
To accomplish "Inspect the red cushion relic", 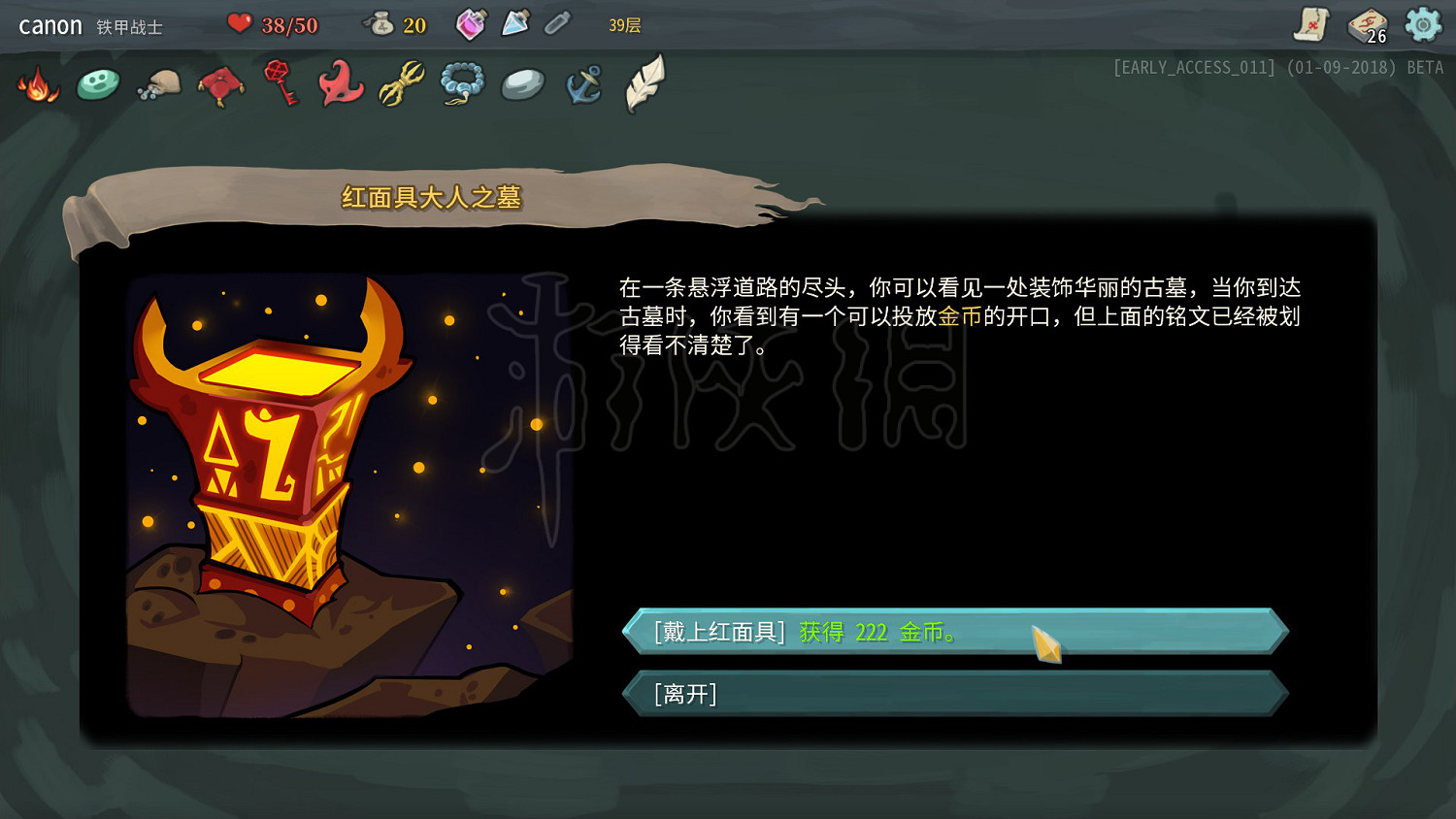I will point(219,84).
